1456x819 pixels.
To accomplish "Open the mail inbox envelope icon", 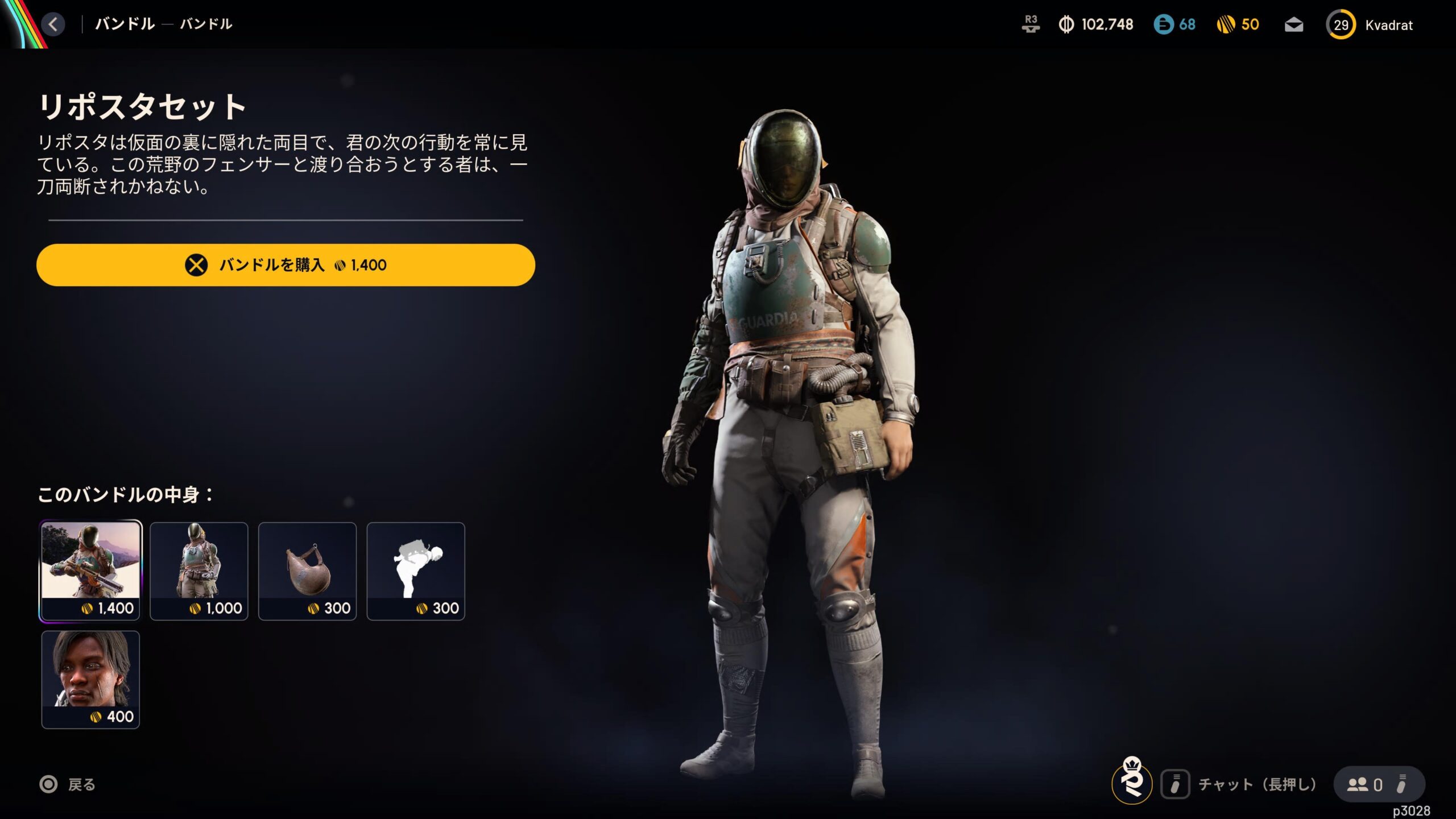I will point(1294,25).
